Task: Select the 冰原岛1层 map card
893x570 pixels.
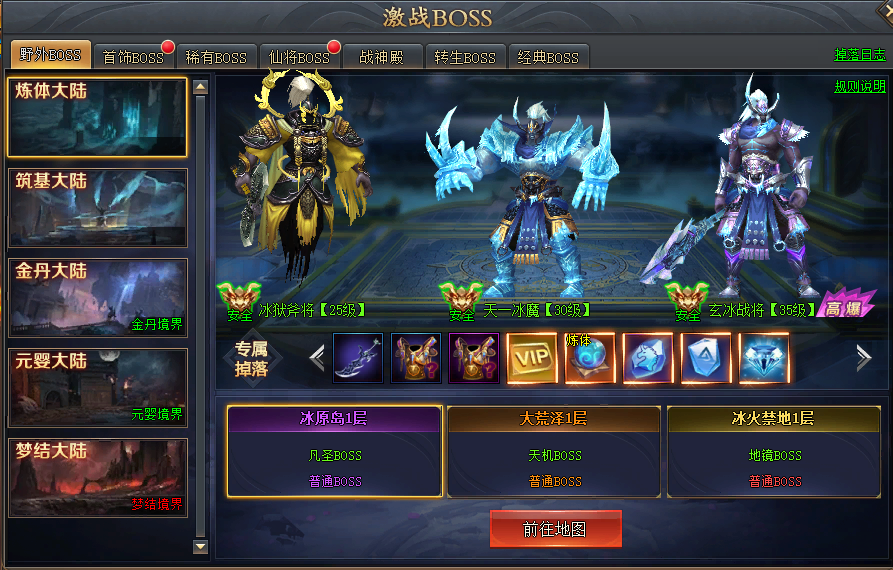Action: coord(334,451)
